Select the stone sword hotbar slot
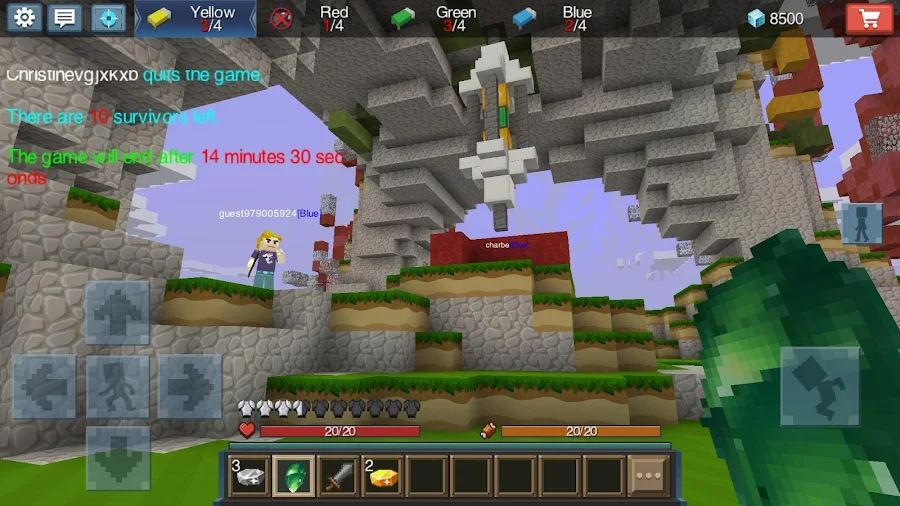Image resolution: width=900 pixels, height=506 pixels. point(338,476)
